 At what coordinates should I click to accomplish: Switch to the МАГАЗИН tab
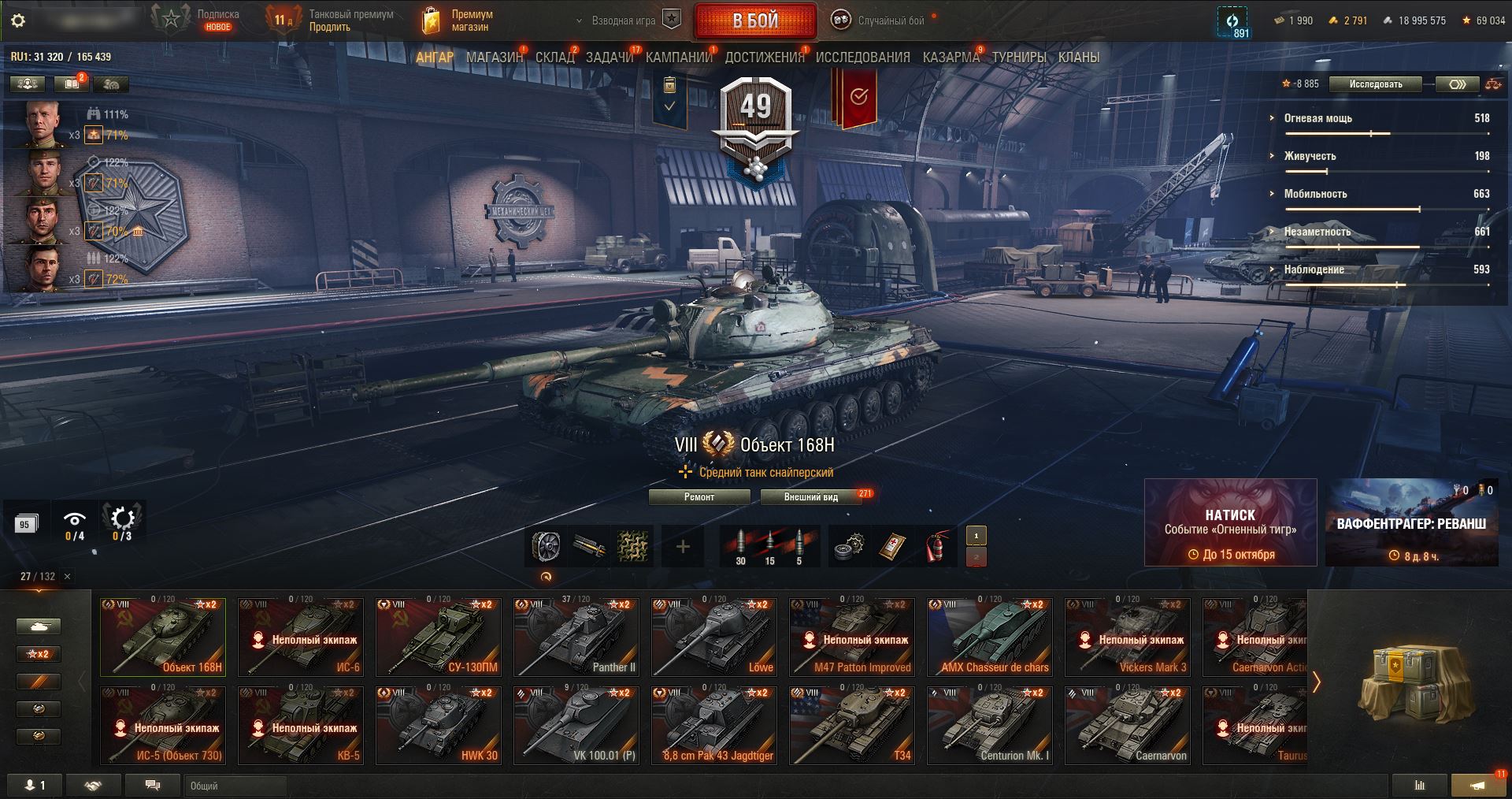pyautogui.click(x=495, y=58)
